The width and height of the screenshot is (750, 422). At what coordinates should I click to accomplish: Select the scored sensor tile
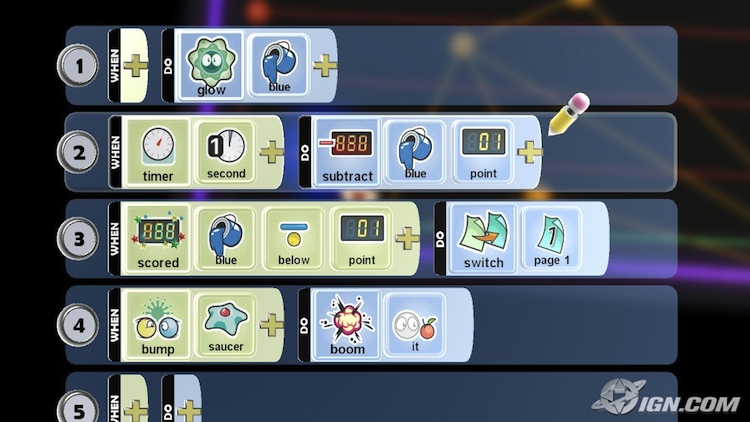point(158,239)
